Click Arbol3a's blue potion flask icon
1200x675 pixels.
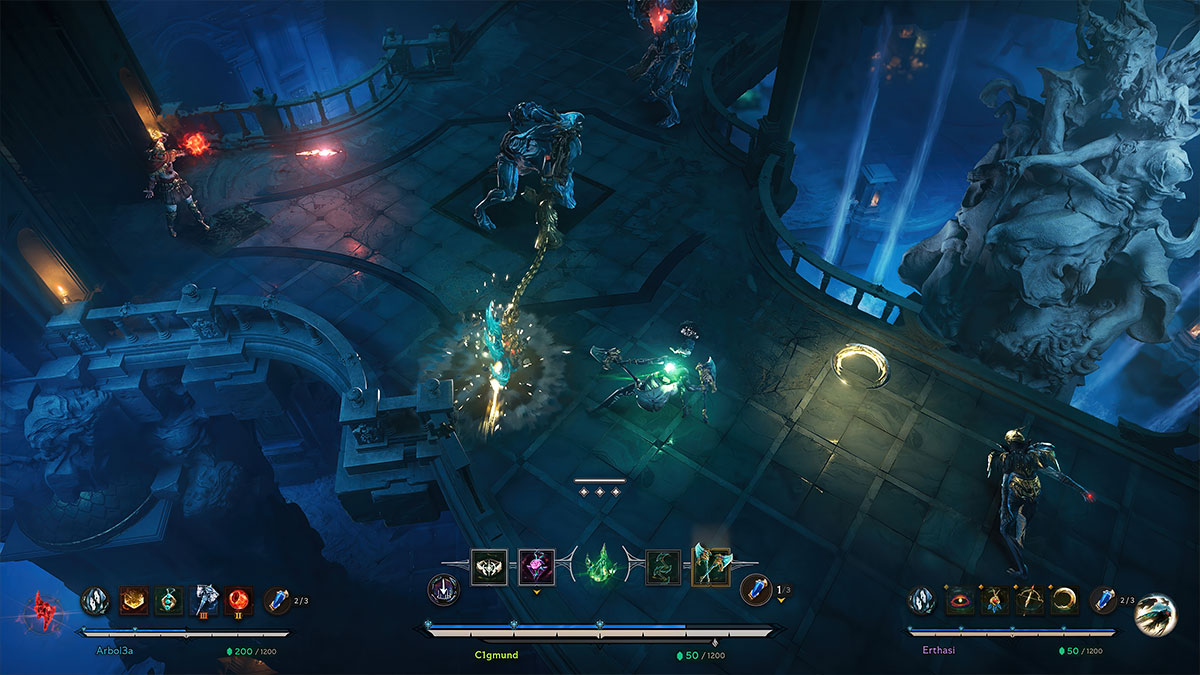(278, 600)
